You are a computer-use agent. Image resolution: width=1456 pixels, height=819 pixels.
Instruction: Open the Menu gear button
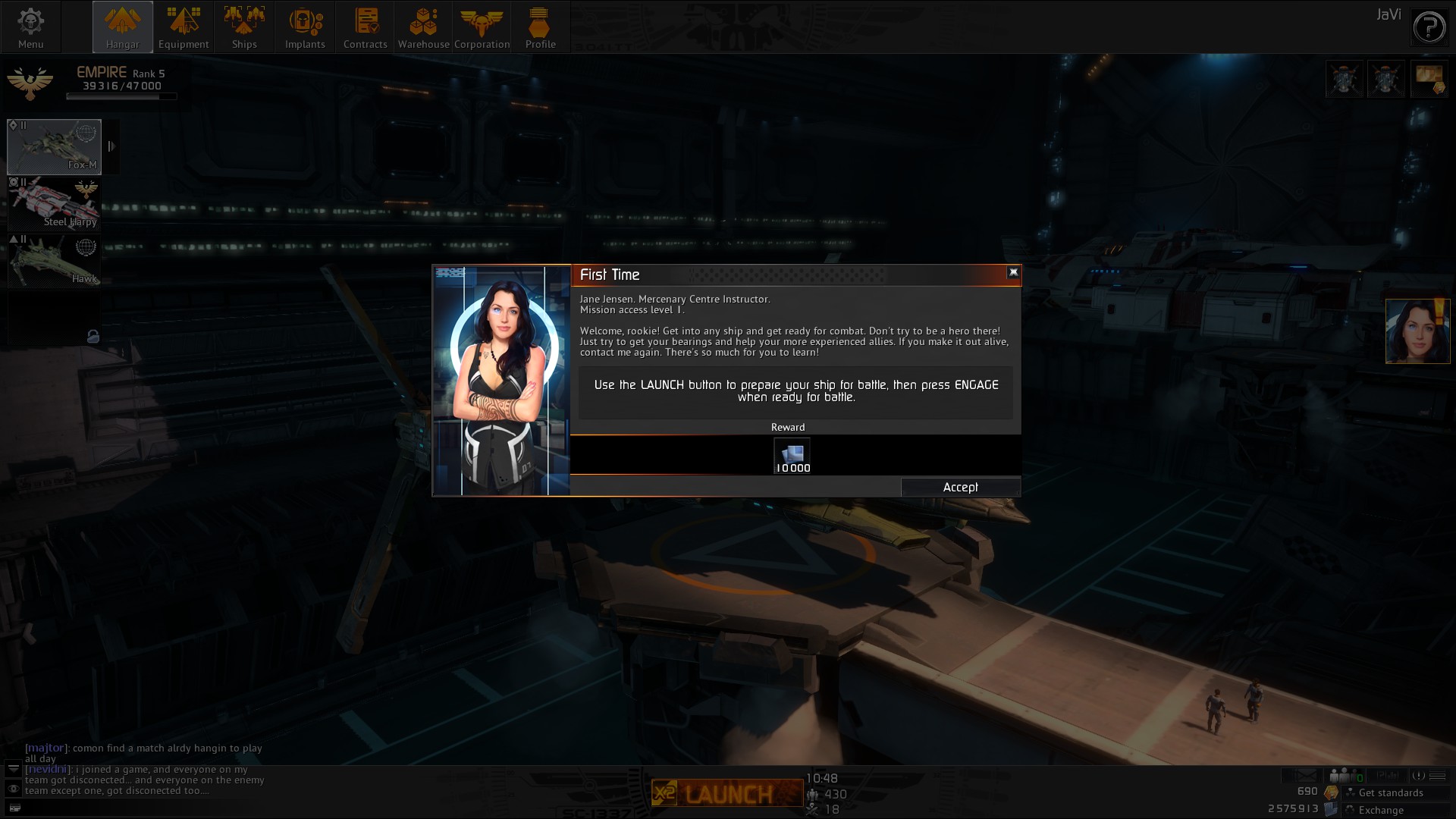click(x=30, y=27)
